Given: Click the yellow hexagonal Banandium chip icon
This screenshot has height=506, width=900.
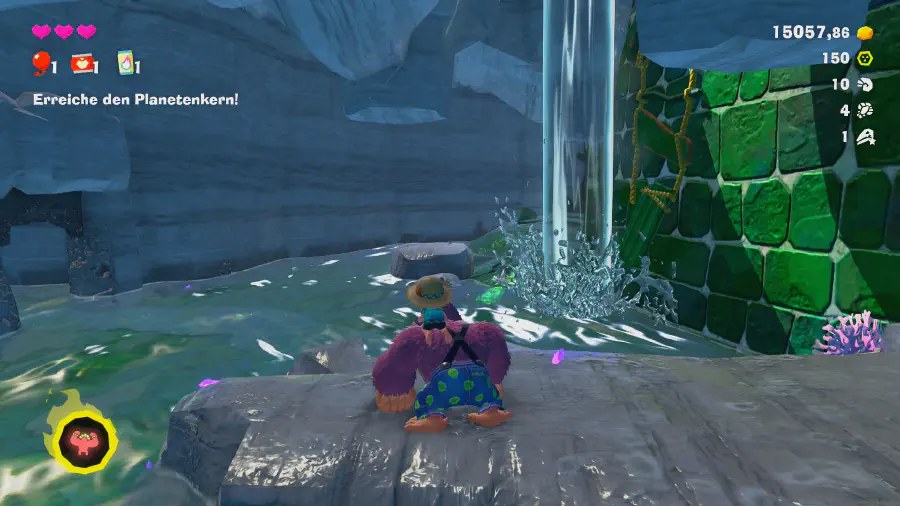Looking at the screenshot, I should pos(866,58).
